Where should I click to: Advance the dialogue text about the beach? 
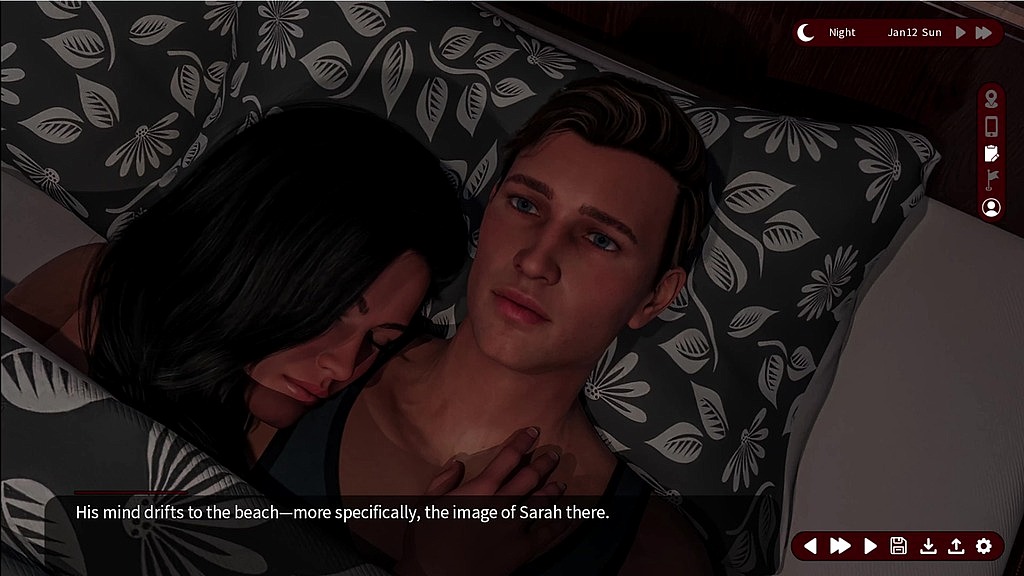click(342, 513)
